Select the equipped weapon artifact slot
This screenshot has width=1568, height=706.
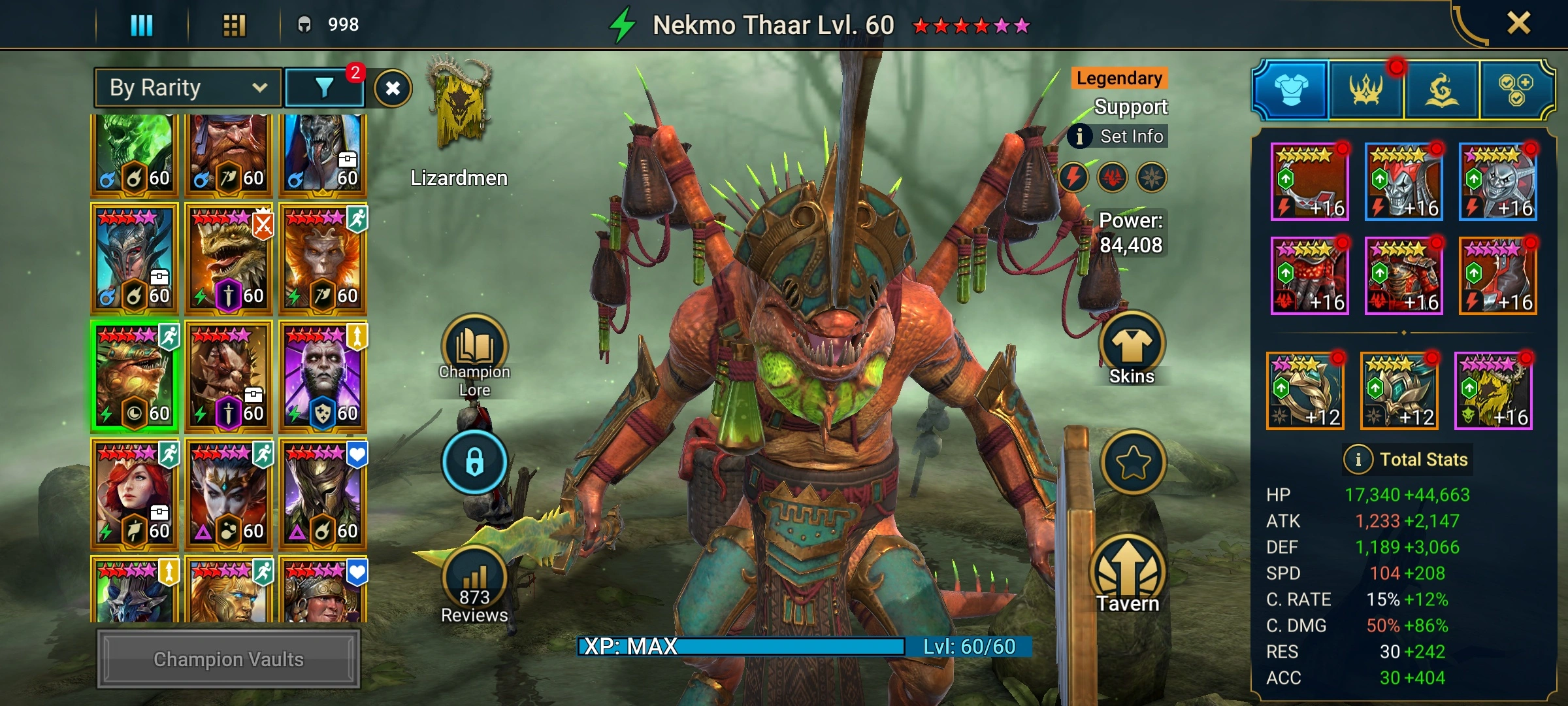point(1309,182)
